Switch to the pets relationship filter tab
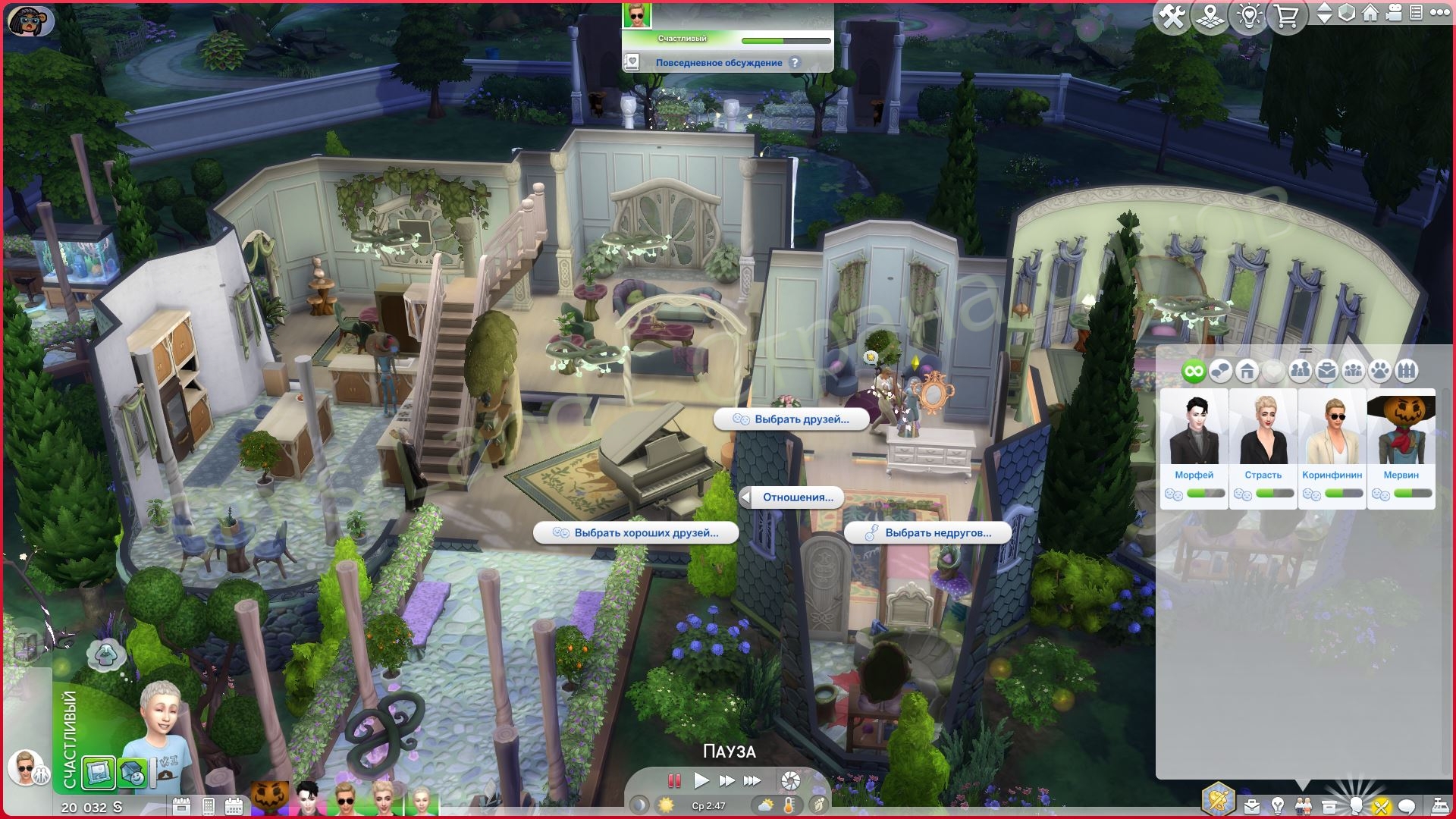Viewport: 1456px width, 819px height. pyautogui.click(x=1380, y=371)
